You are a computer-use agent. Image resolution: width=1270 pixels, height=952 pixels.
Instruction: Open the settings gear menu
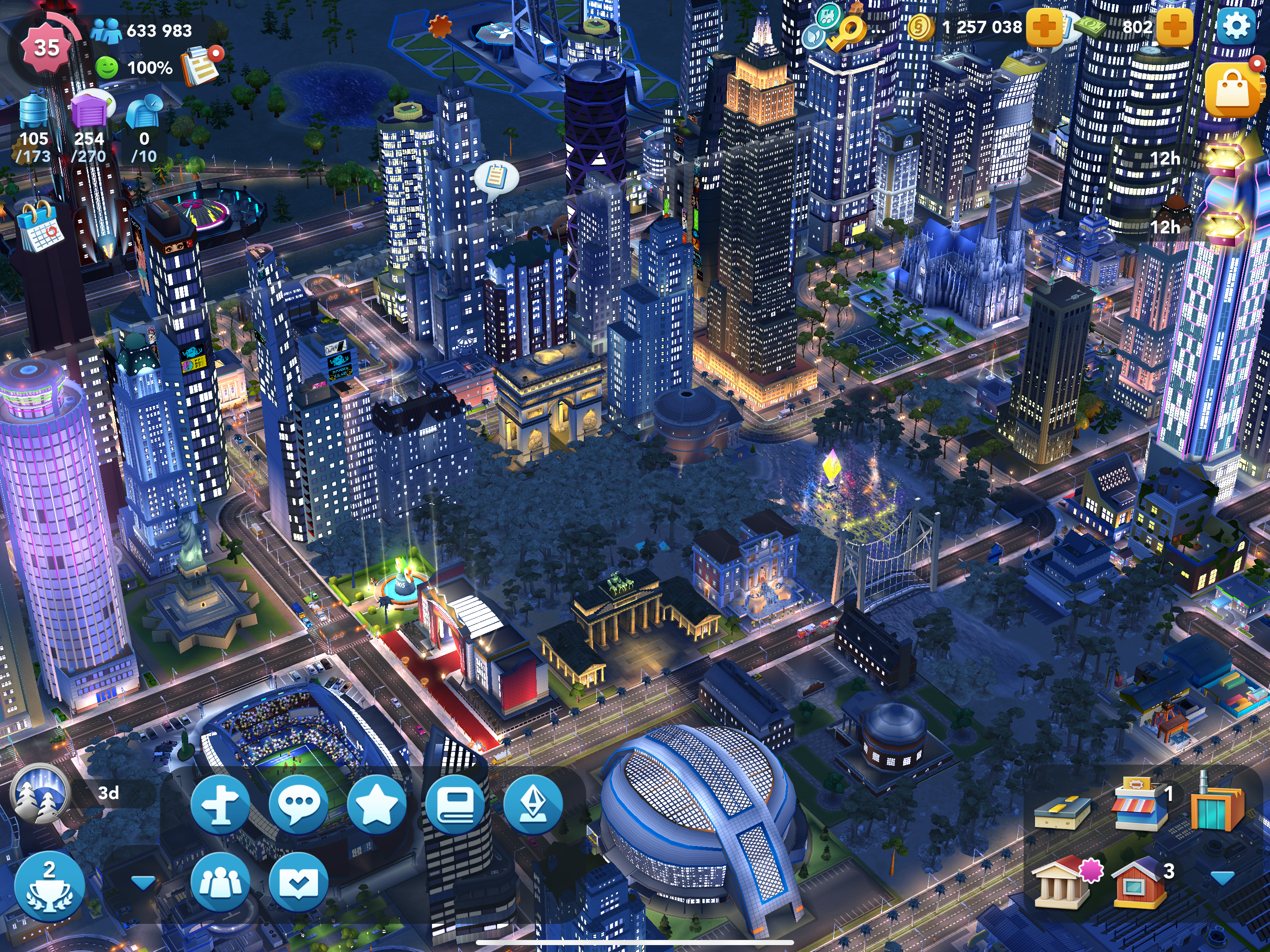click(x=1235, y=26)
